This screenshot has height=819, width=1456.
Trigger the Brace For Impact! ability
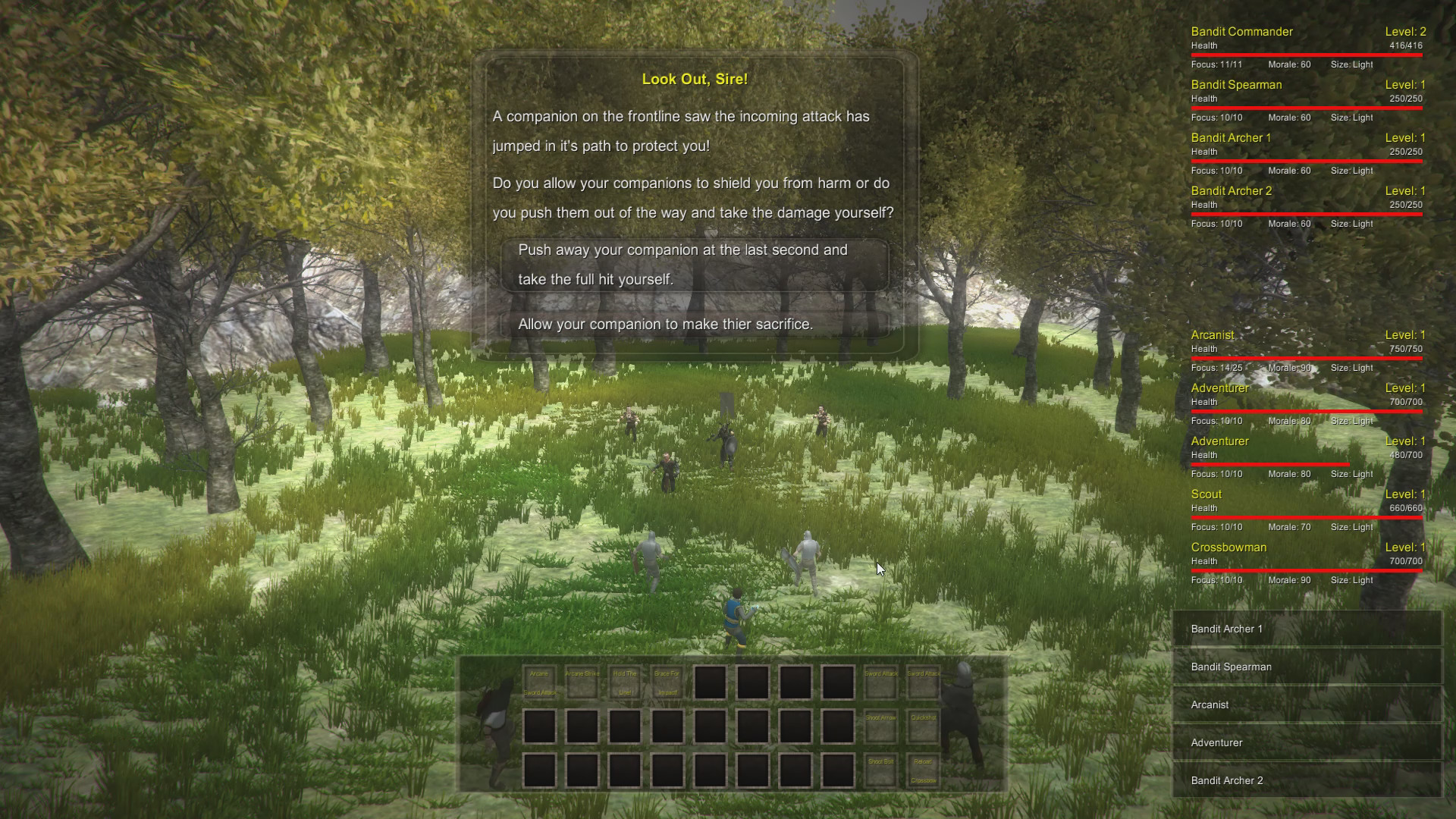pos(667,681)
